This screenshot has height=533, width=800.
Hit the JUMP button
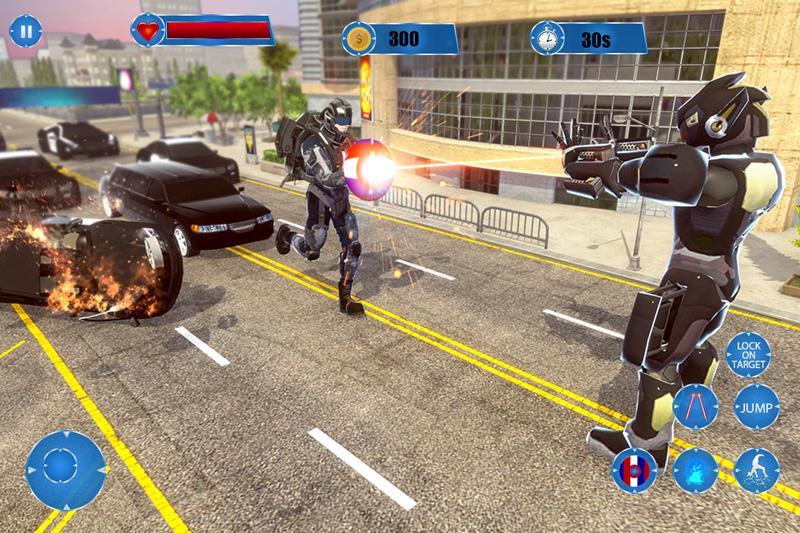(x=756, y=405)
